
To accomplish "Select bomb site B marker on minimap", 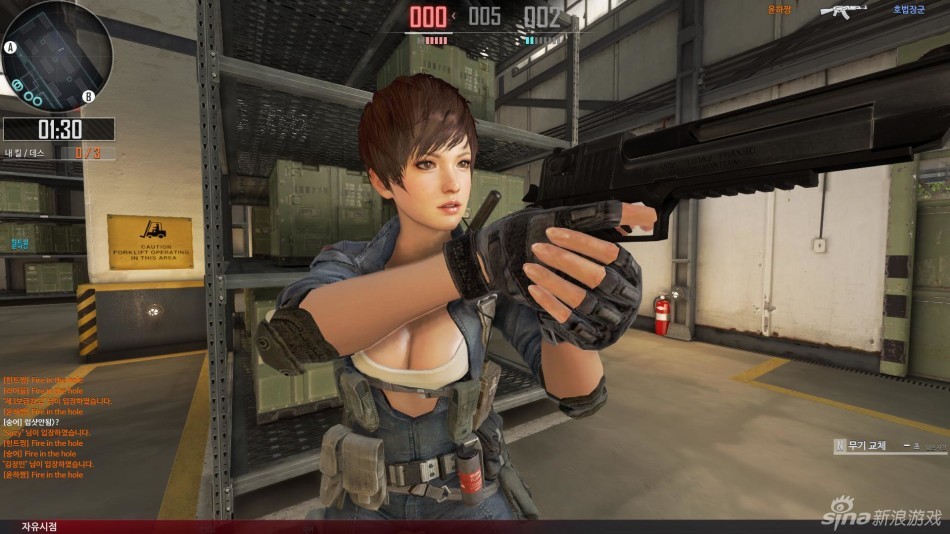I will (x=88, y=96).
